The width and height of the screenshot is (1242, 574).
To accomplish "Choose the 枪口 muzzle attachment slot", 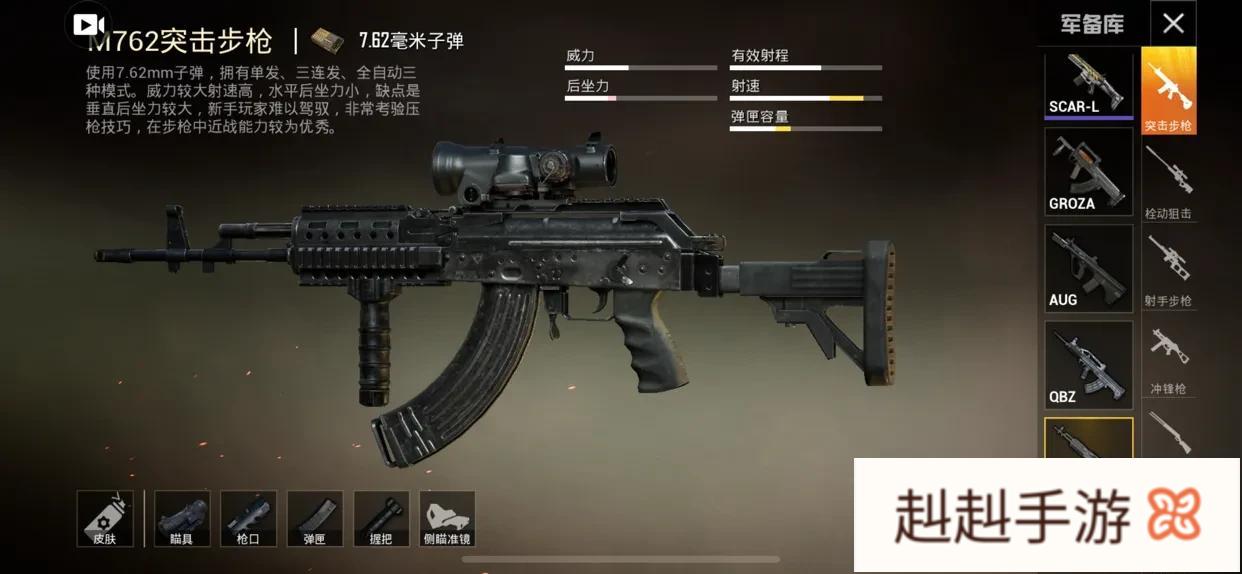I will (x=248, y=518).
